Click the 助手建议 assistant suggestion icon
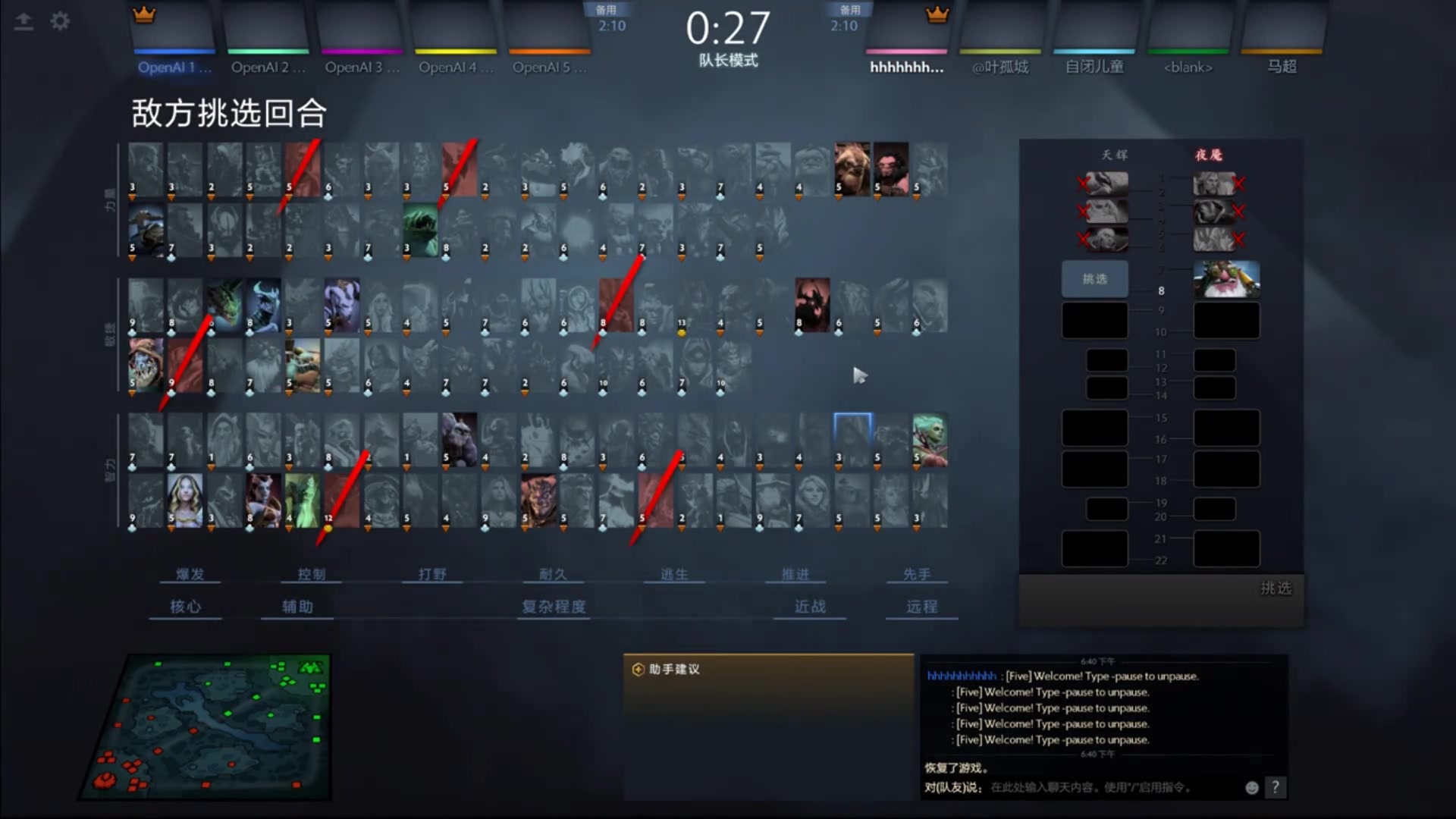1456x819 pixels. coord(638,669)
